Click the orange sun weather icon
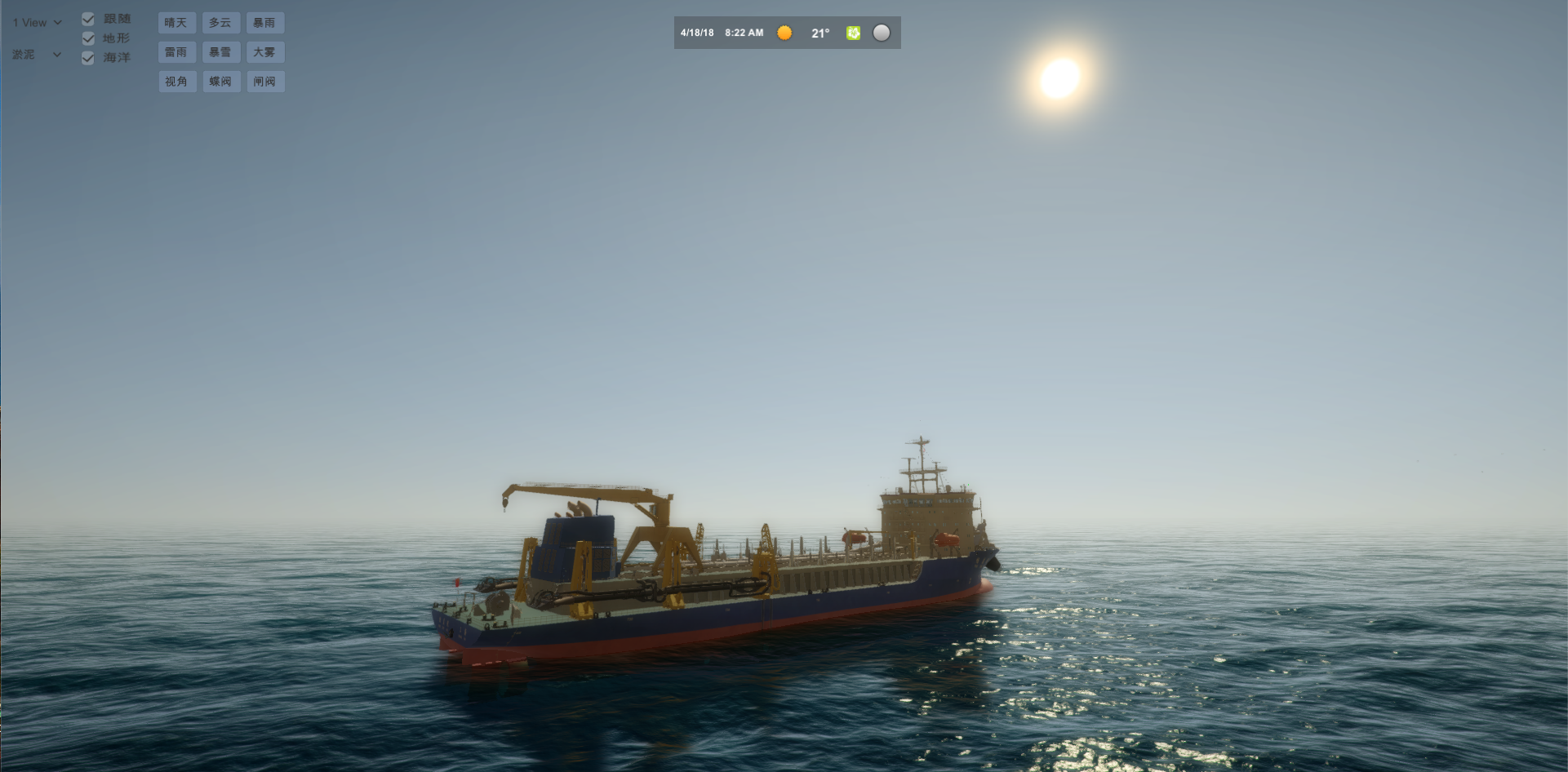This screenshot has width=1568, height=772. point(784,33)
